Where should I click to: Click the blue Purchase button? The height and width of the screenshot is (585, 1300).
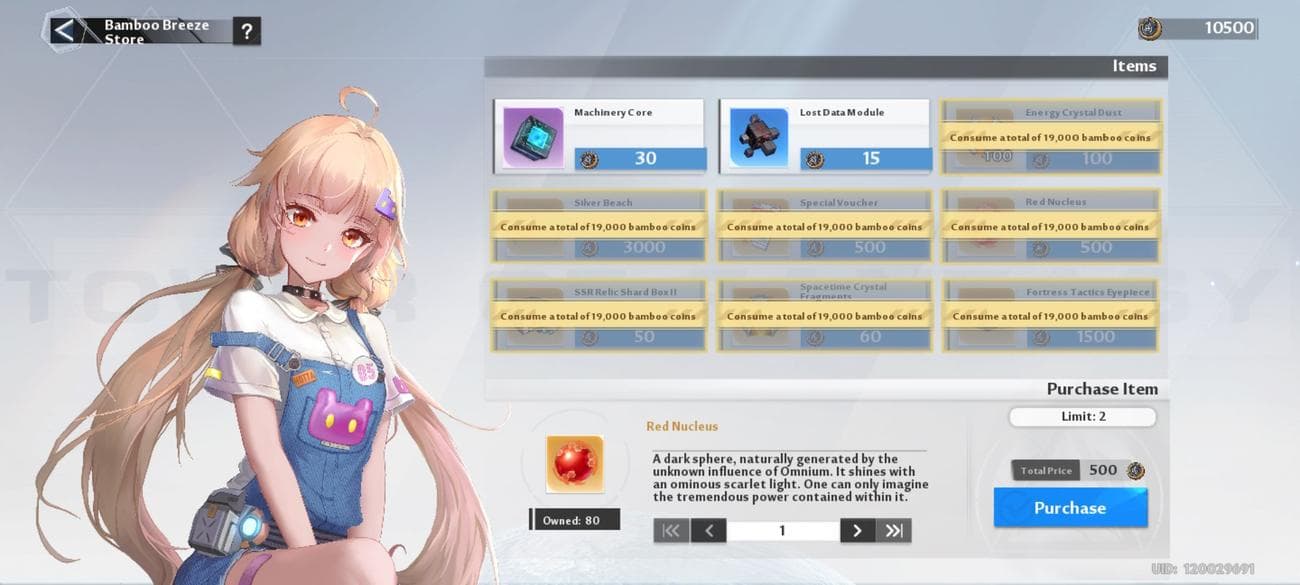click(1069, 508)
